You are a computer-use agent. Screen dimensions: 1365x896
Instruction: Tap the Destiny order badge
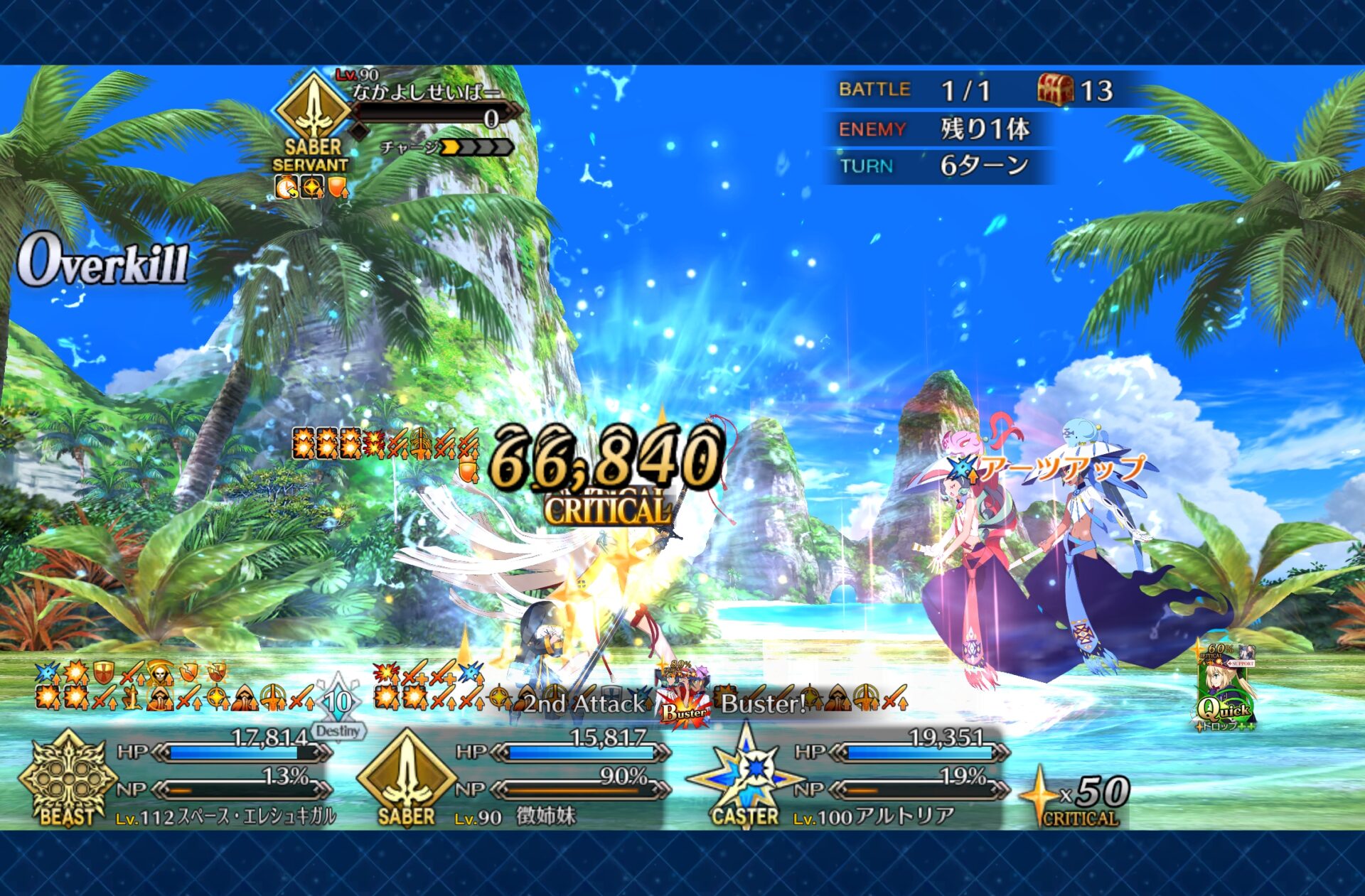click(x=338, y=709)
